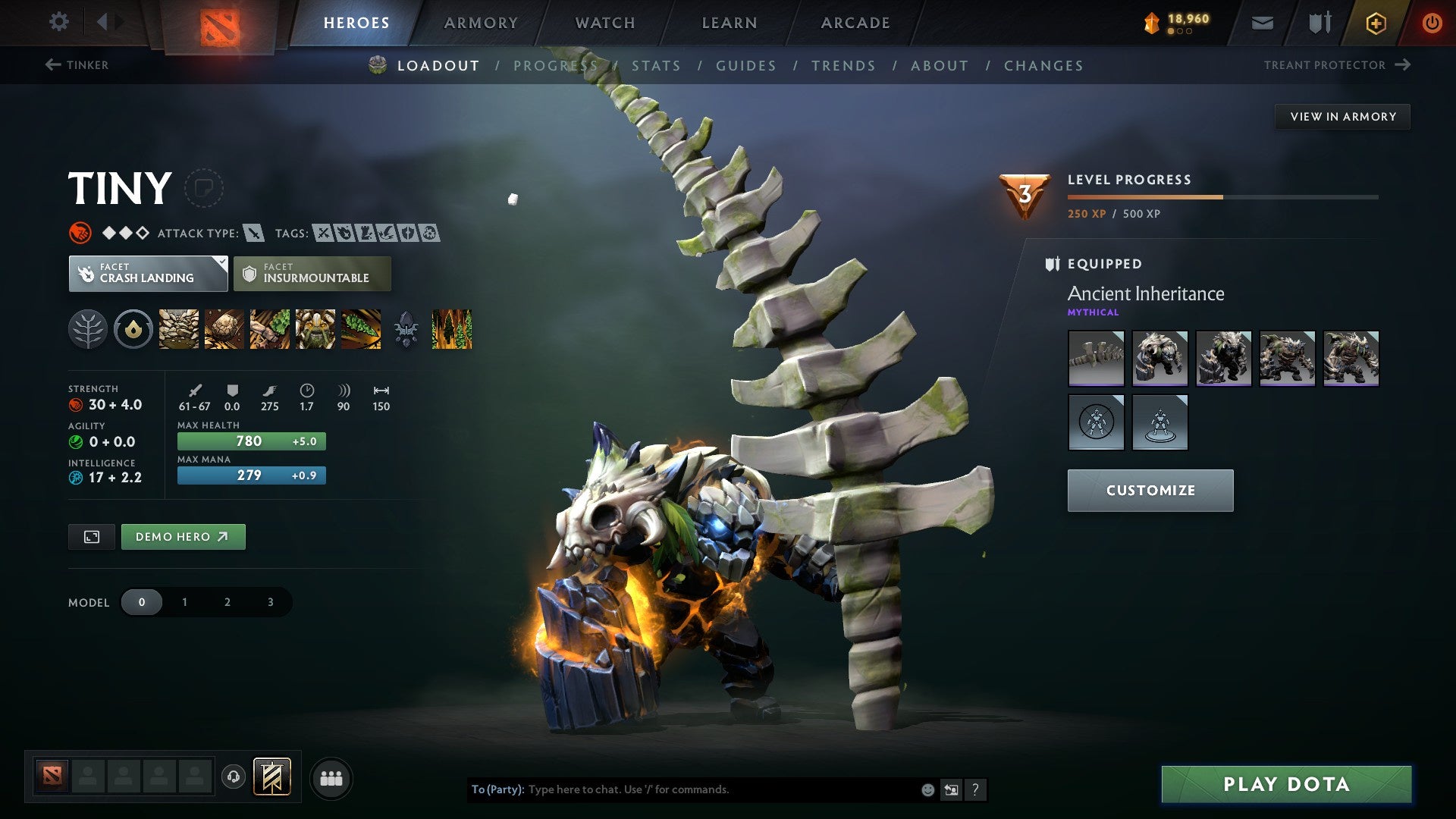This screenshot has height=819, width=1456.
Task: Open Tiny's talent tree icon
Action: (x=89, y=328)
